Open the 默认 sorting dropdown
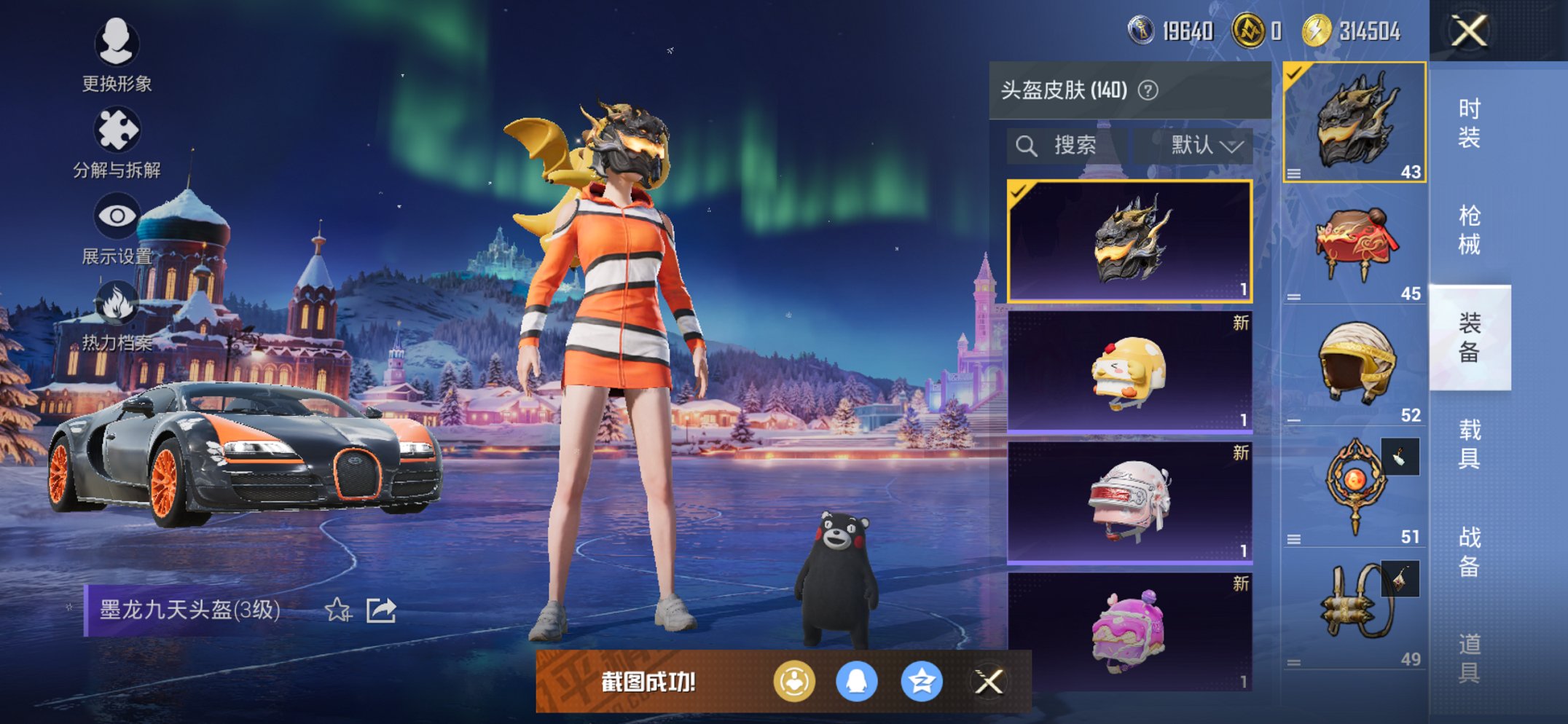Screen dimensions: 1568x724 (x=1197, y=144)
